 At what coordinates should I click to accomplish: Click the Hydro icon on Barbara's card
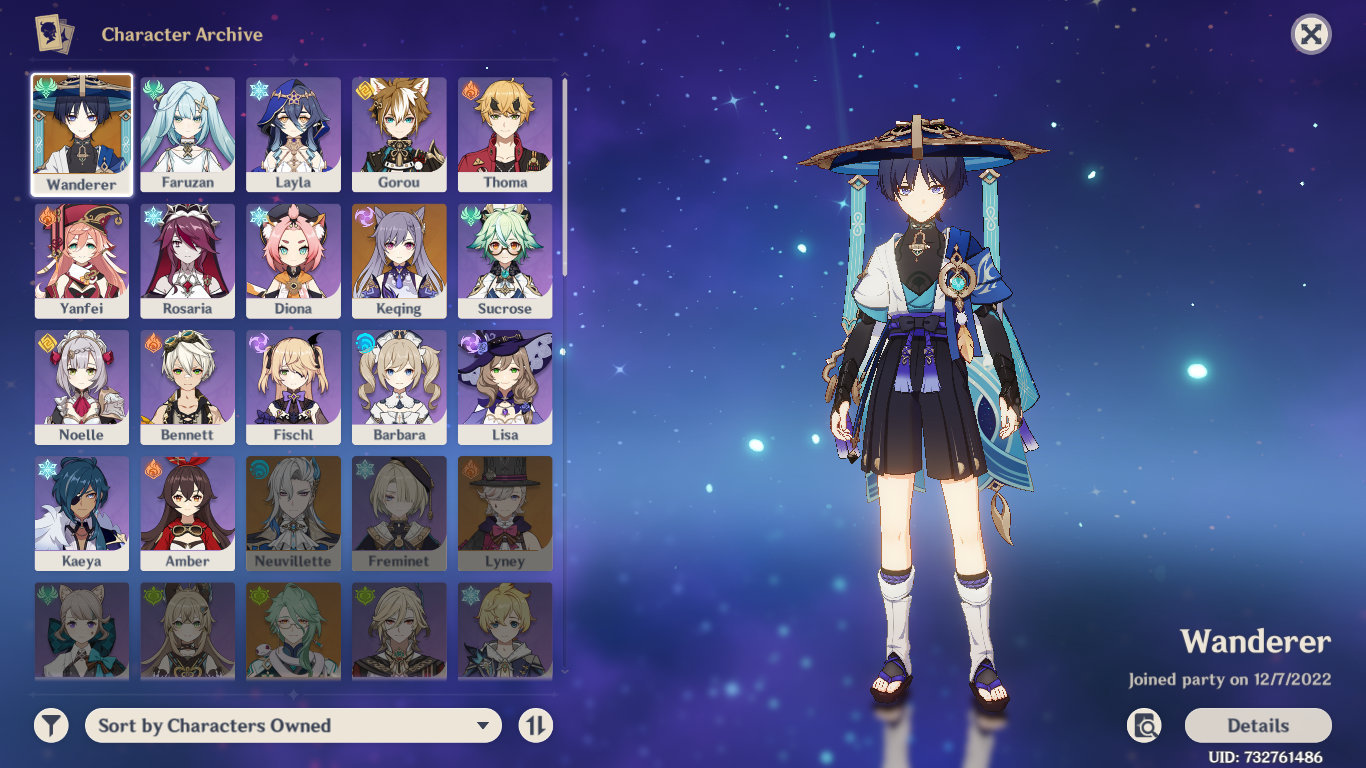coord(365,344)
